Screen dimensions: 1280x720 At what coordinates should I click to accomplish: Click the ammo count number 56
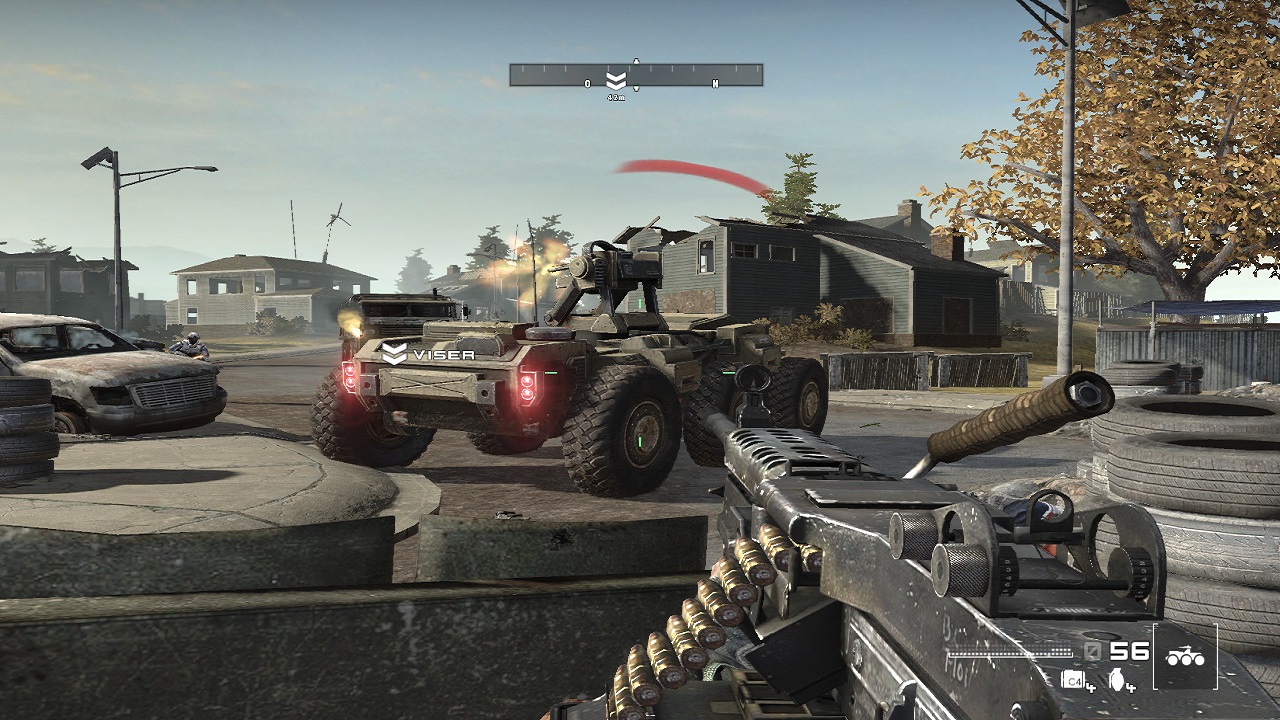click(x=1128, y=652)
